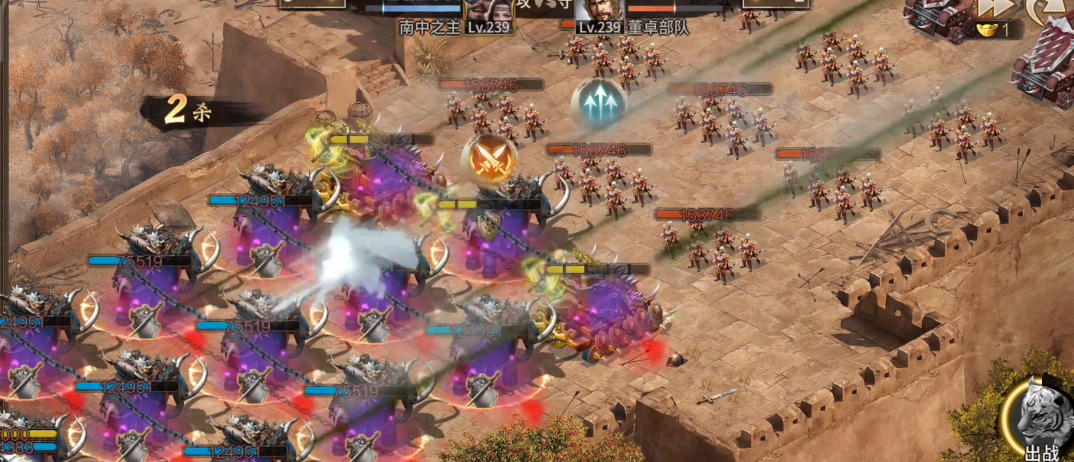
Task: Activate the crossed swords attack buff icon
Action: pyautogui.click(x=489, y=158)
